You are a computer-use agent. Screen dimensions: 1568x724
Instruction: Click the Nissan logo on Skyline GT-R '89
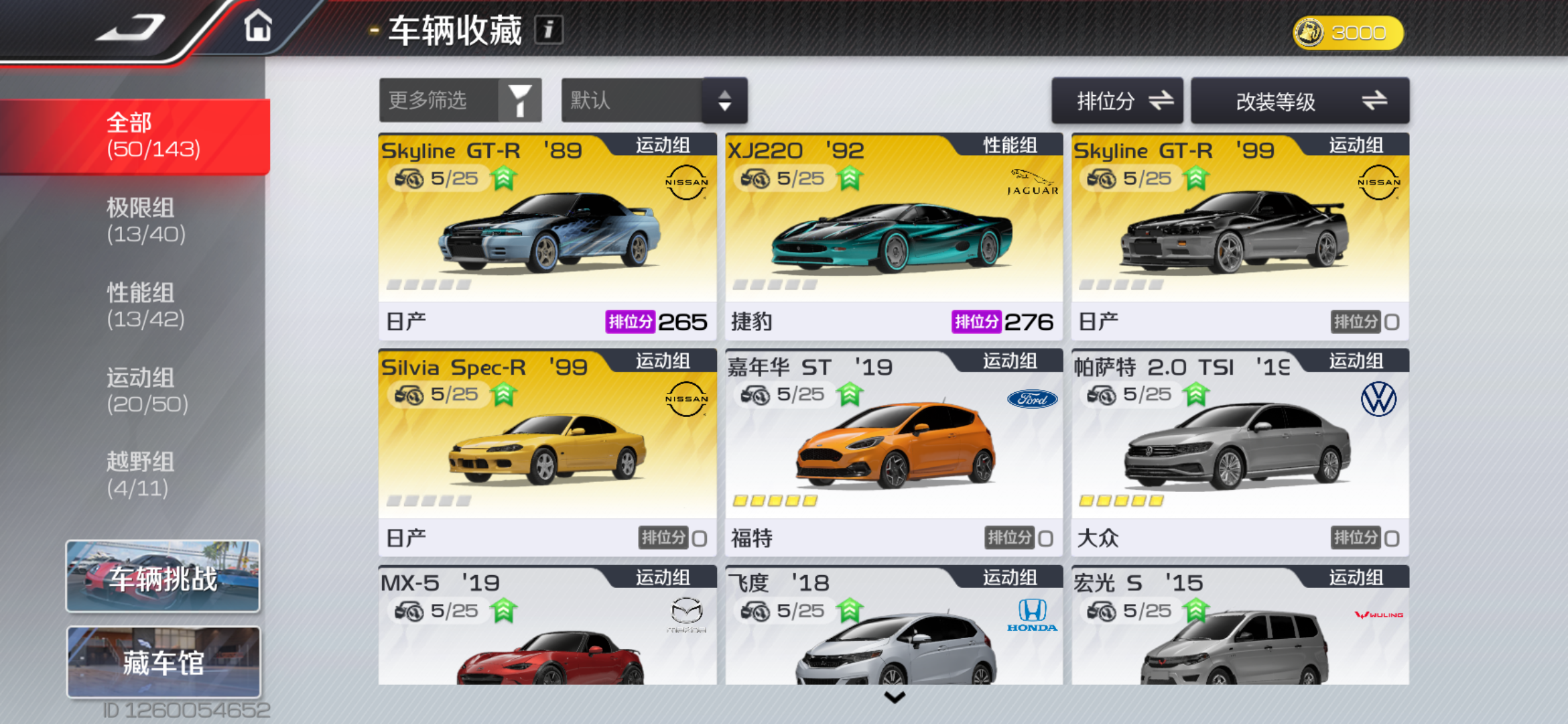(685, 181)
